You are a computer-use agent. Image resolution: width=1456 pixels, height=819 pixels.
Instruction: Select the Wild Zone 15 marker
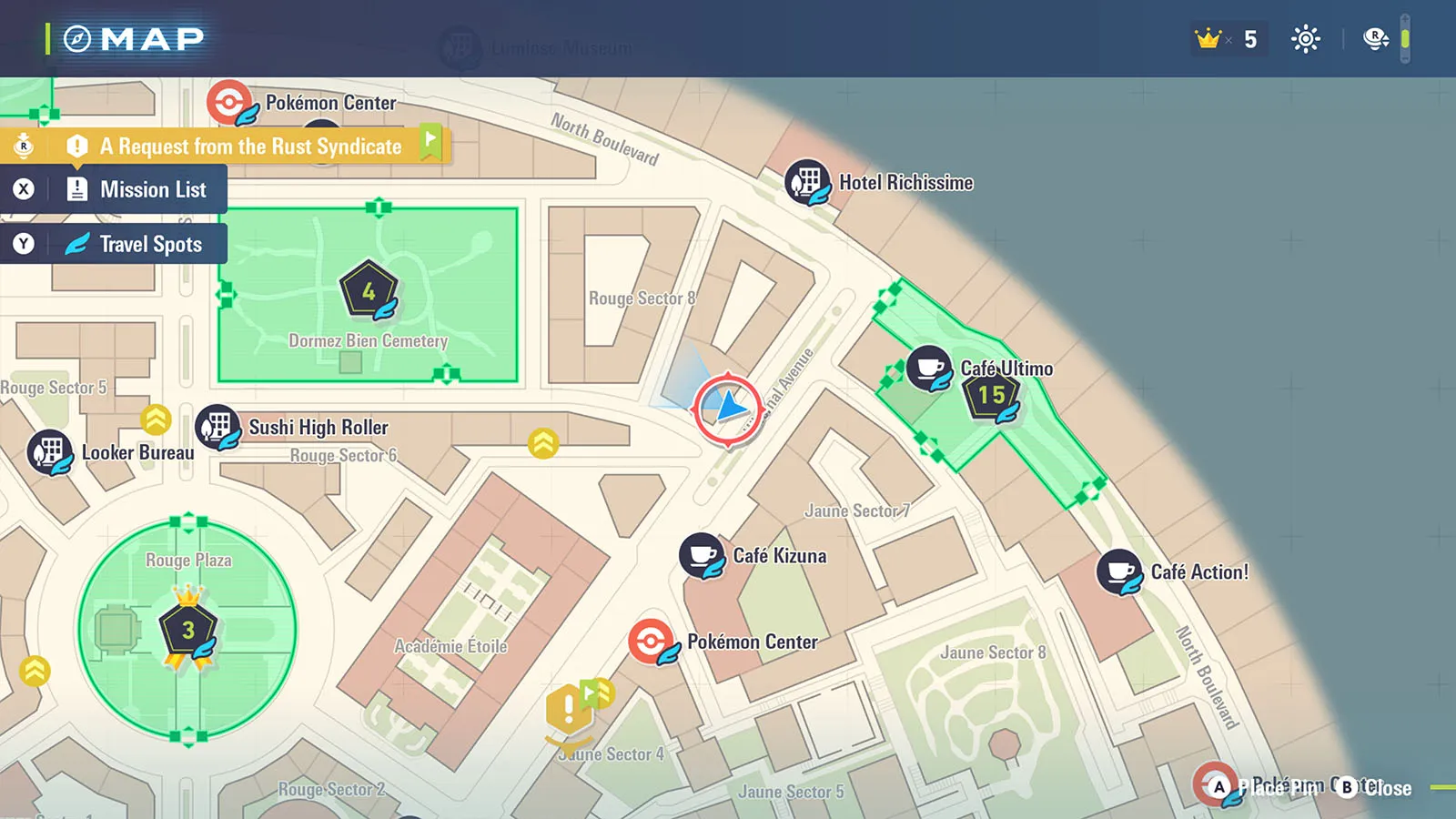[x=991, y=395]
